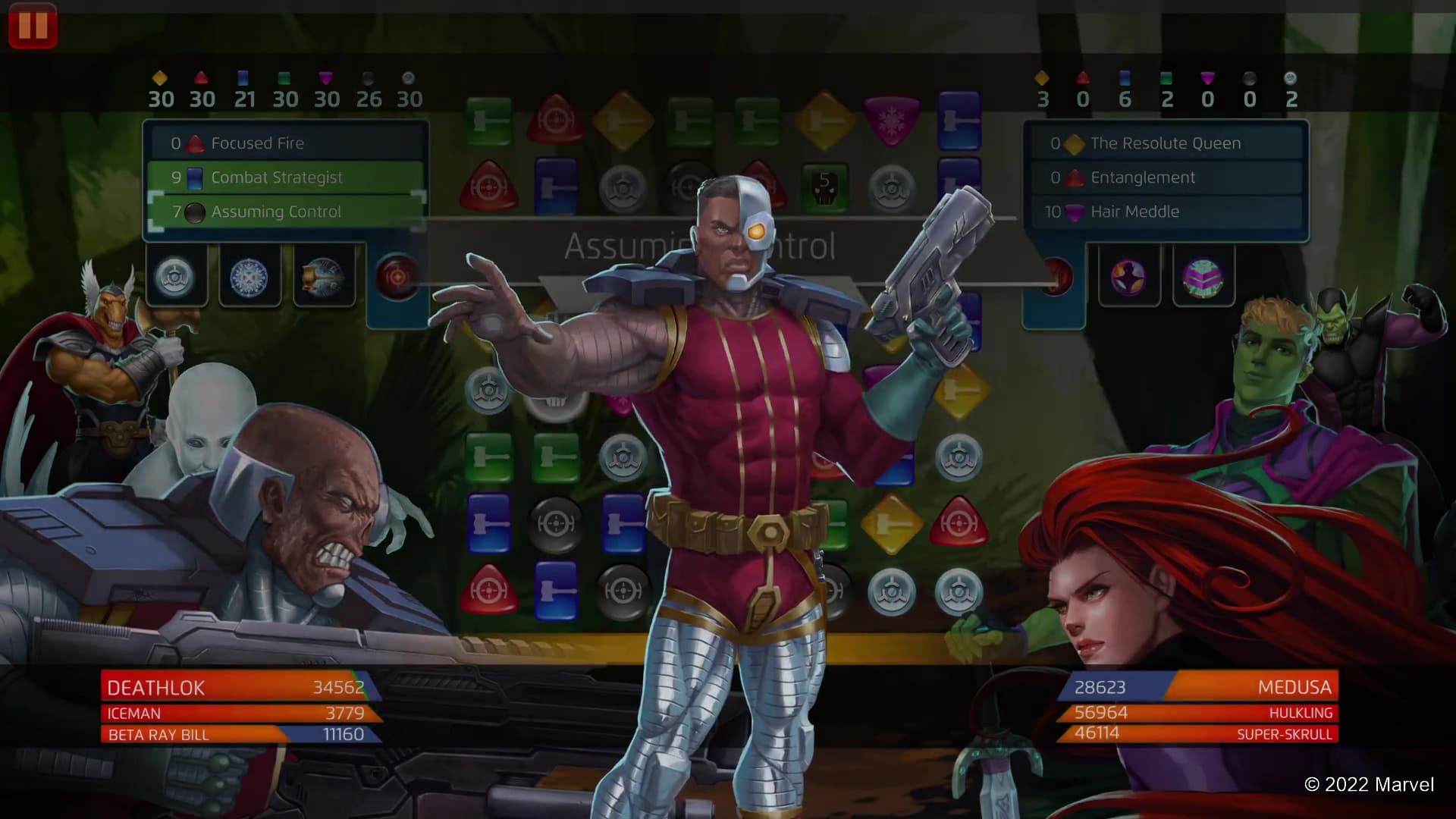Select the green countdown tile showing 5
Screen dimensions: 1456x819
pyautogui.click(x=827, y=186)
